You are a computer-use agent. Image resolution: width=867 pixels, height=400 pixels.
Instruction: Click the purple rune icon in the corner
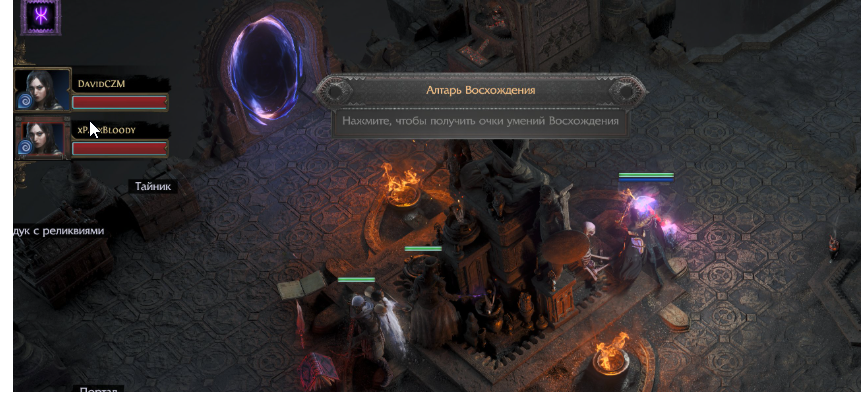click(42, 17)
